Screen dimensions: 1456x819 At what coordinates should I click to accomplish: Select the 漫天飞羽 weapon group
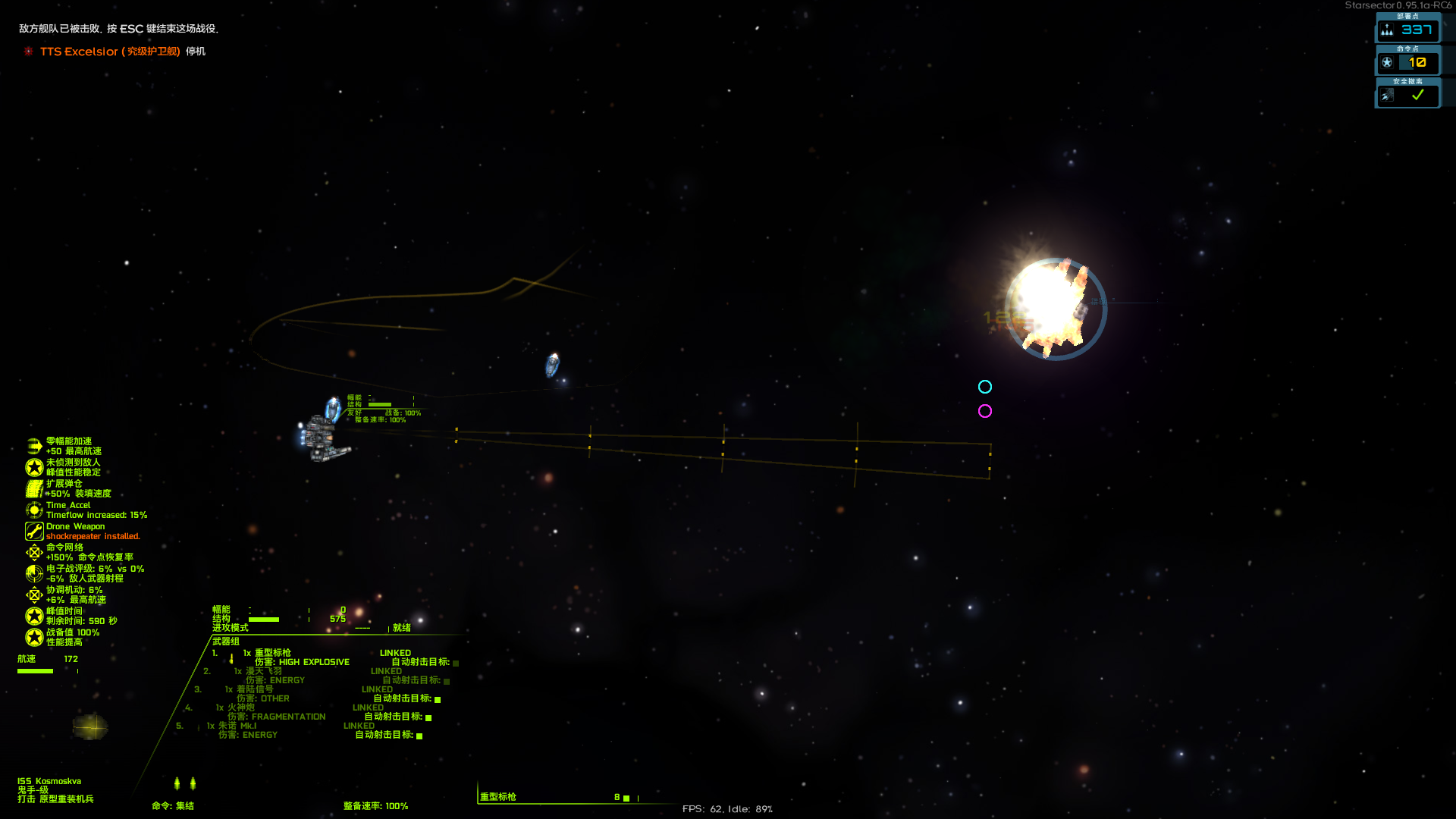pos(263,671)
